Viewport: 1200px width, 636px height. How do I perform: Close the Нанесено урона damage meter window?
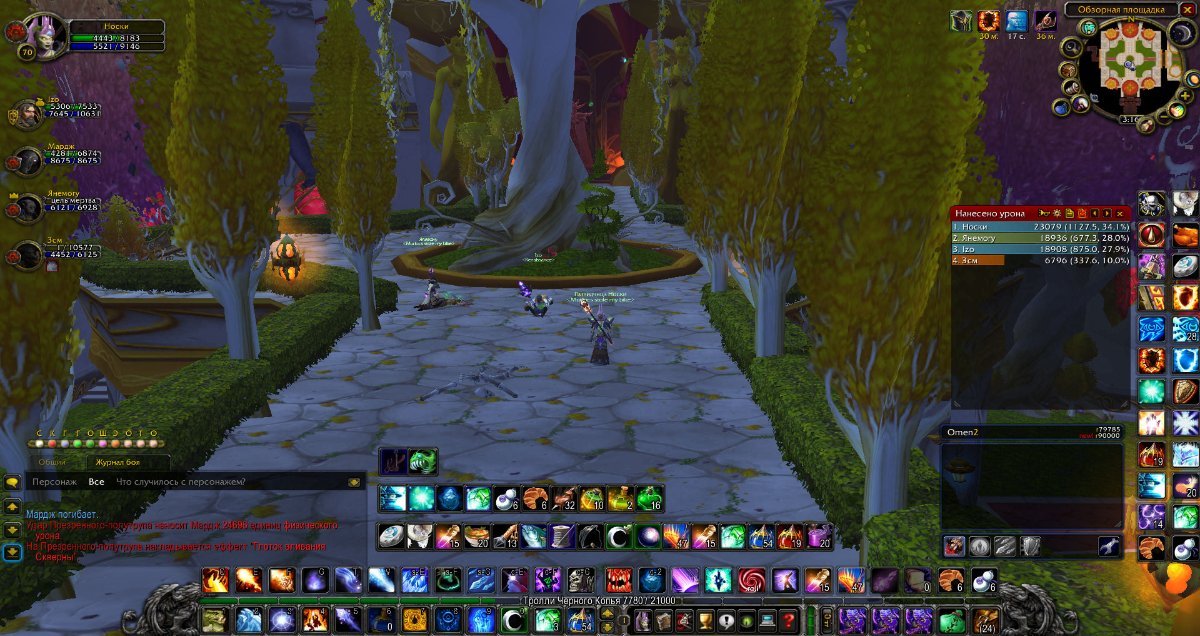point(1120,213)
